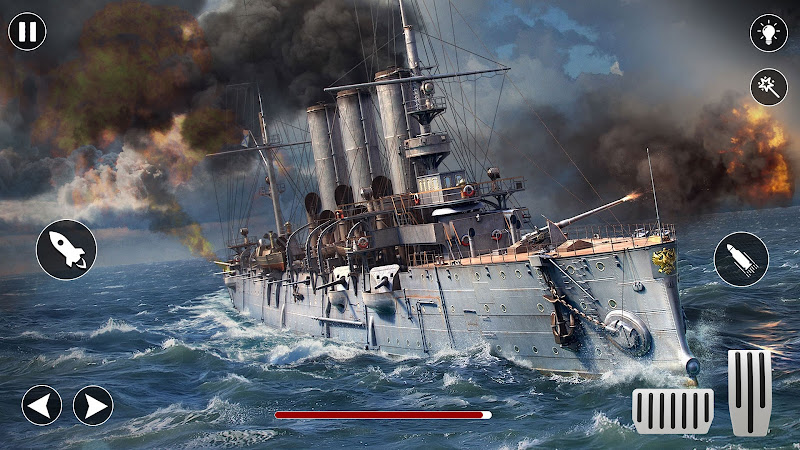Activate the magic wand button
This screenshot has width=800, height=450.
[768, 87]
